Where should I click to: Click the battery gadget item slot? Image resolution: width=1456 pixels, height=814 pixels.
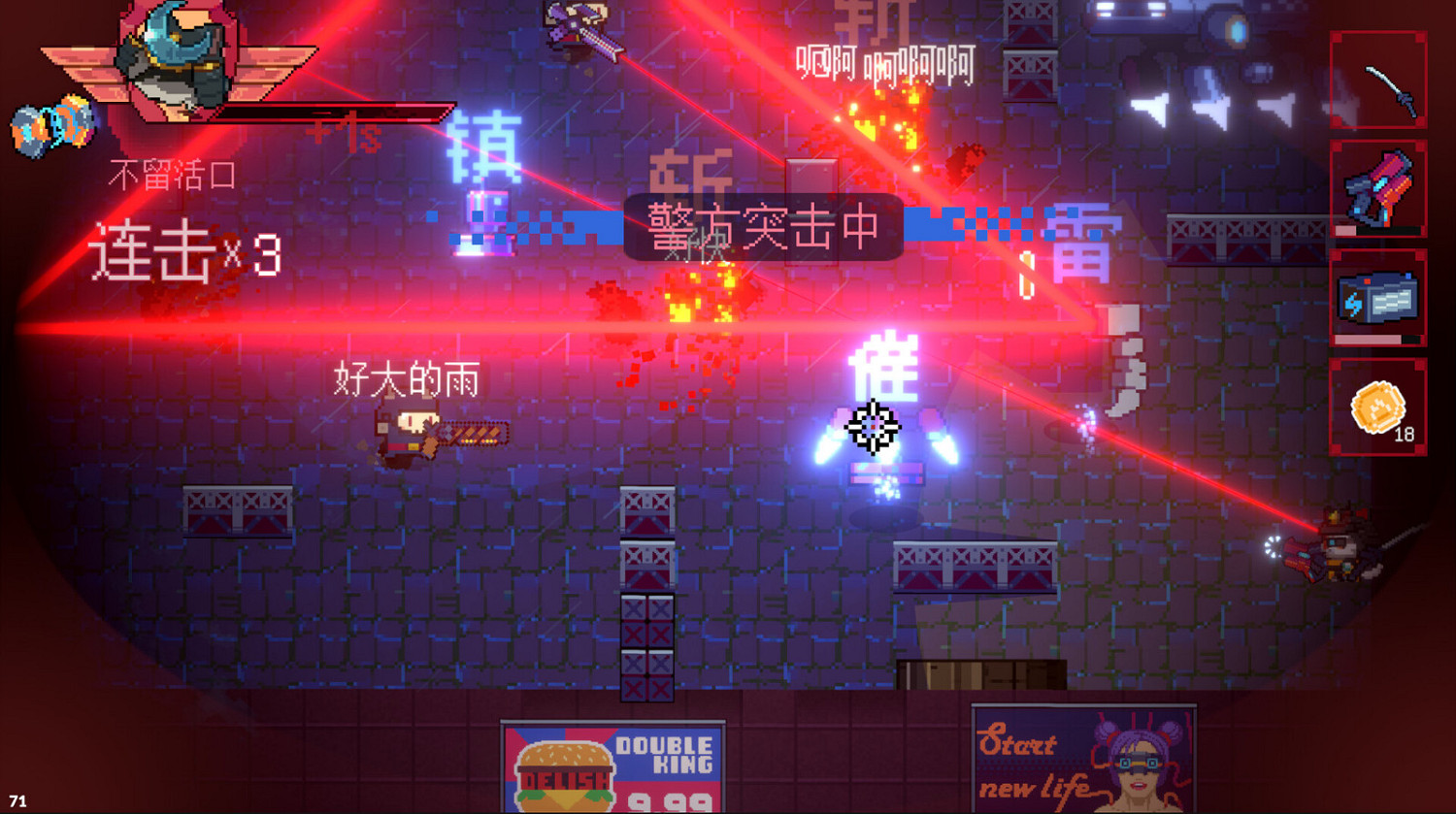coord(1378,296)
